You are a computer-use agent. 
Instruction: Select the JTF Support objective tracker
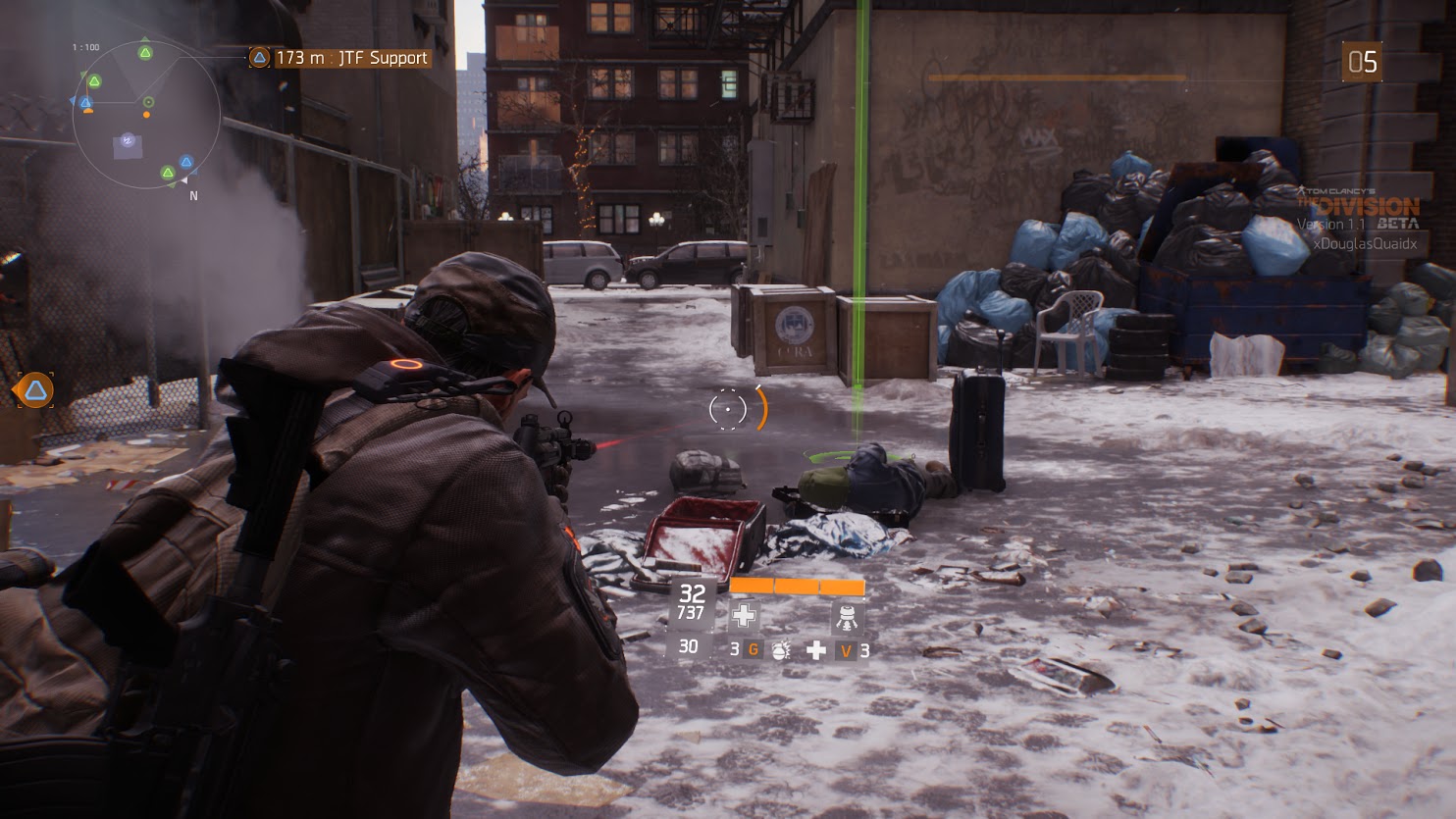[339, 58]
